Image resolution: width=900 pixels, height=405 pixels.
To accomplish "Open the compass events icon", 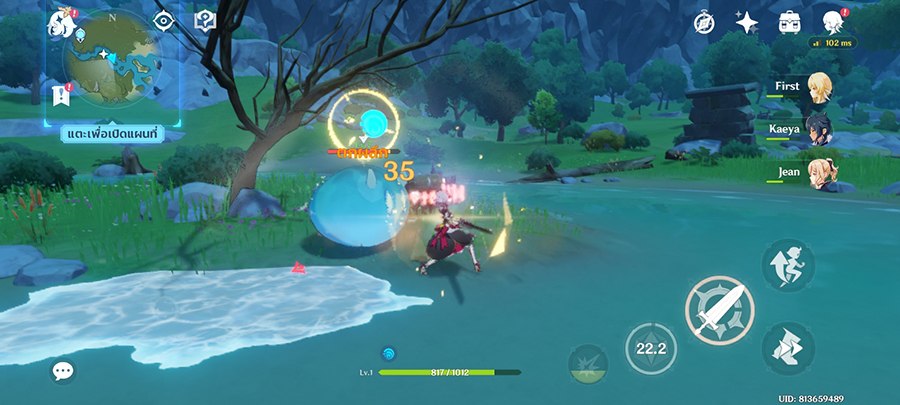I will pyautogui.click(x=703, y=22).
